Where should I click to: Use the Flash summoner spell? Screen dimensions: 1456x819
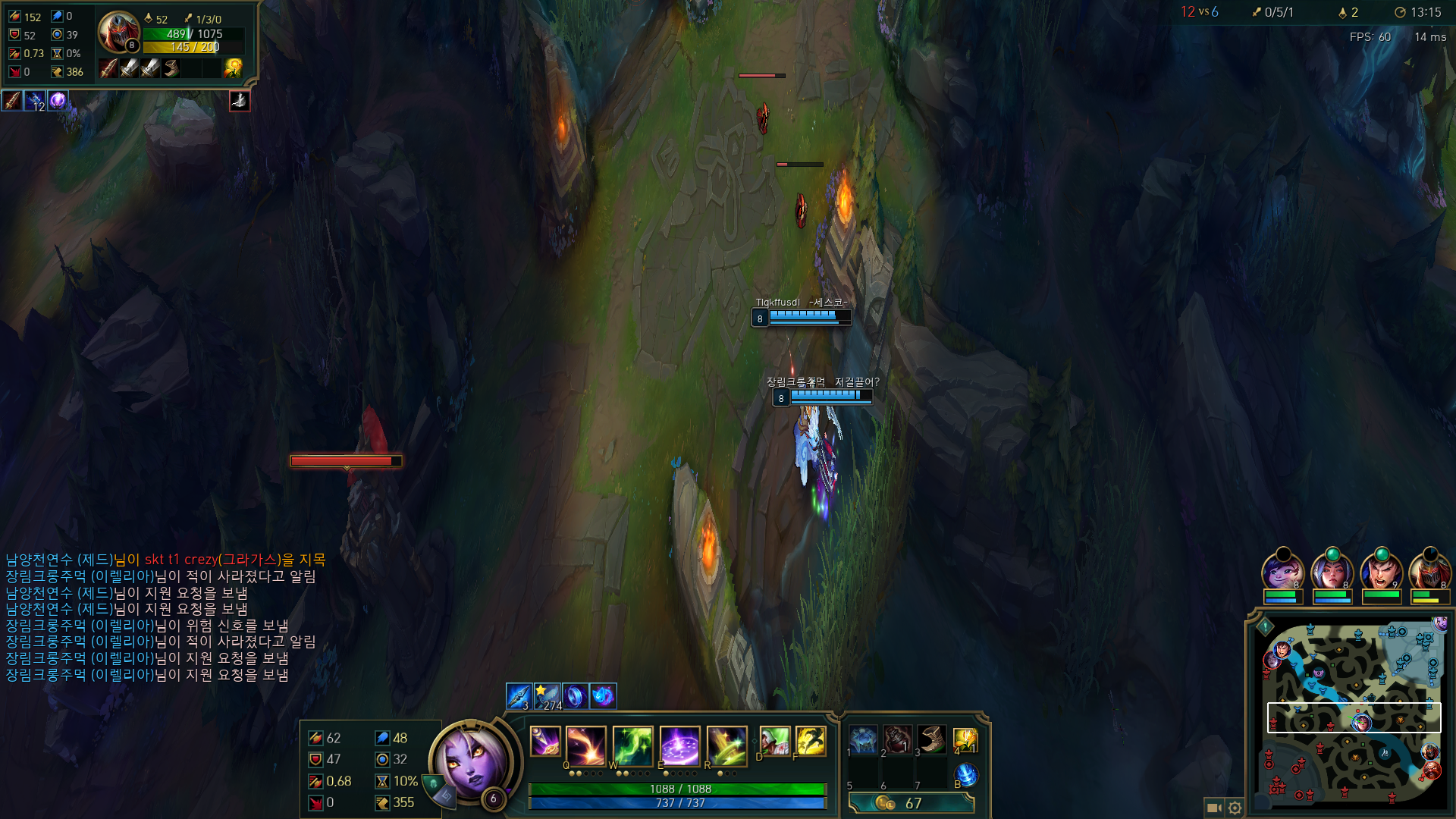click(x=810, y=740)
